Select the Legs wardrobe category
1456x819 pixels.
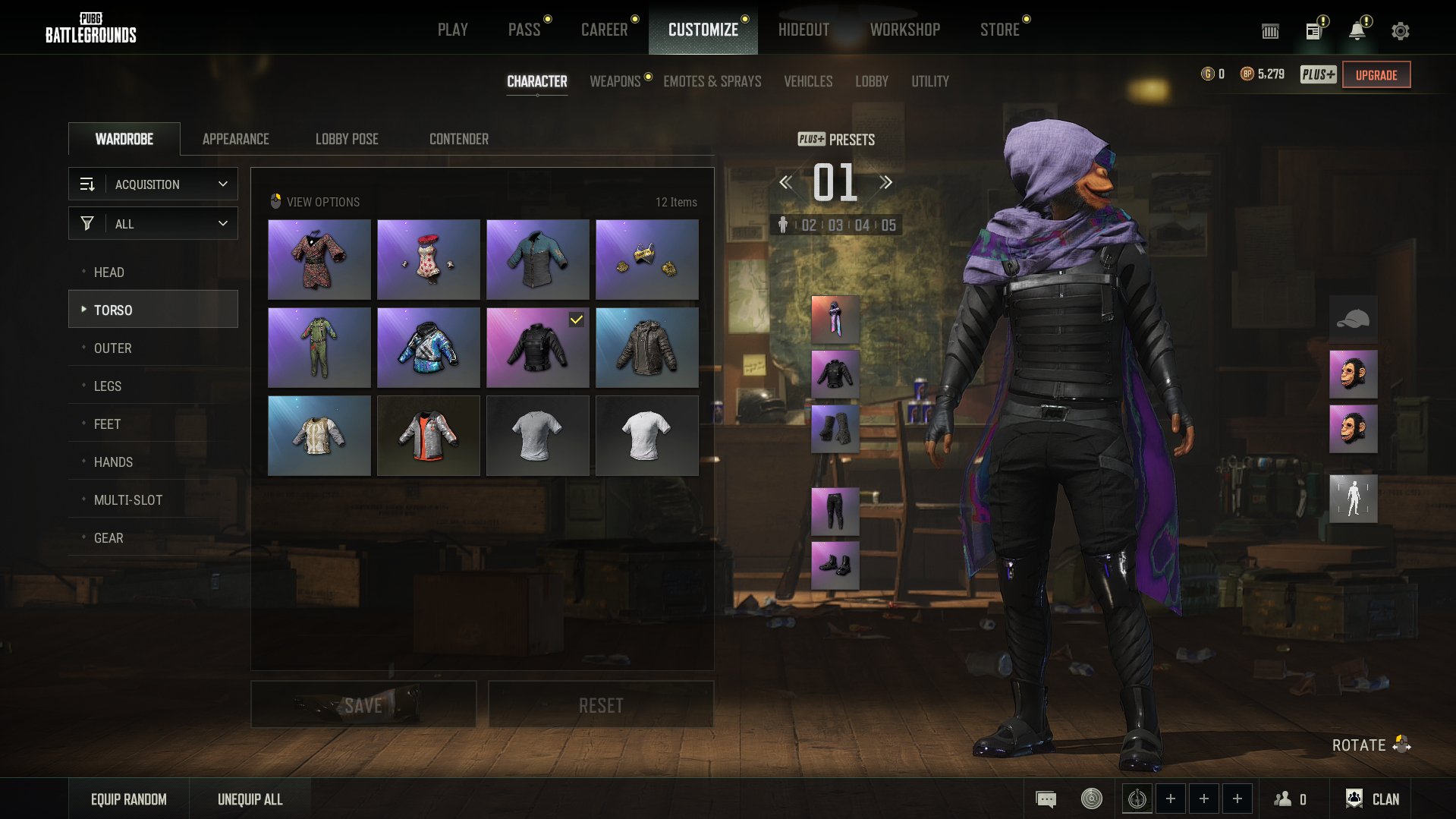click(x=108, y=386)
